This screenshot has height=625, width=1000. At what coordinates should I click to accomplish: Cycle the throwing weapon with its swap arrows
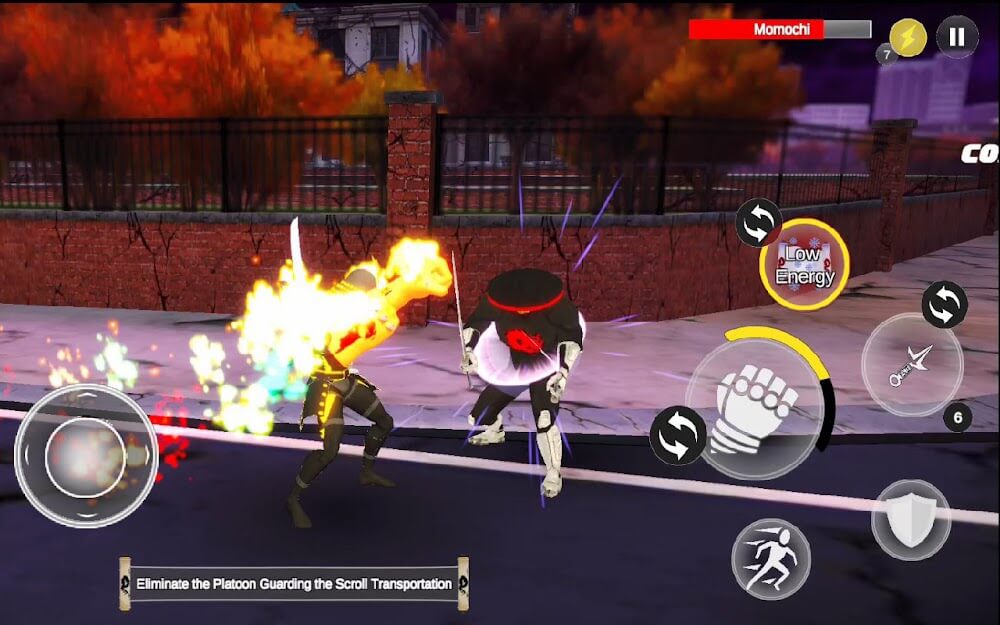944,304
